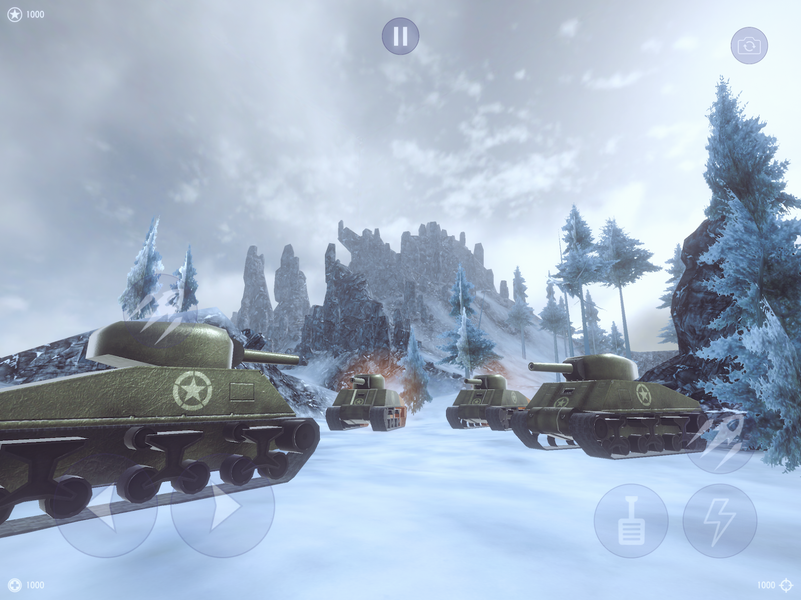Tap the steer left arrow
The height and width of the screenshot is (600, 801).
(x=106, y=507)
